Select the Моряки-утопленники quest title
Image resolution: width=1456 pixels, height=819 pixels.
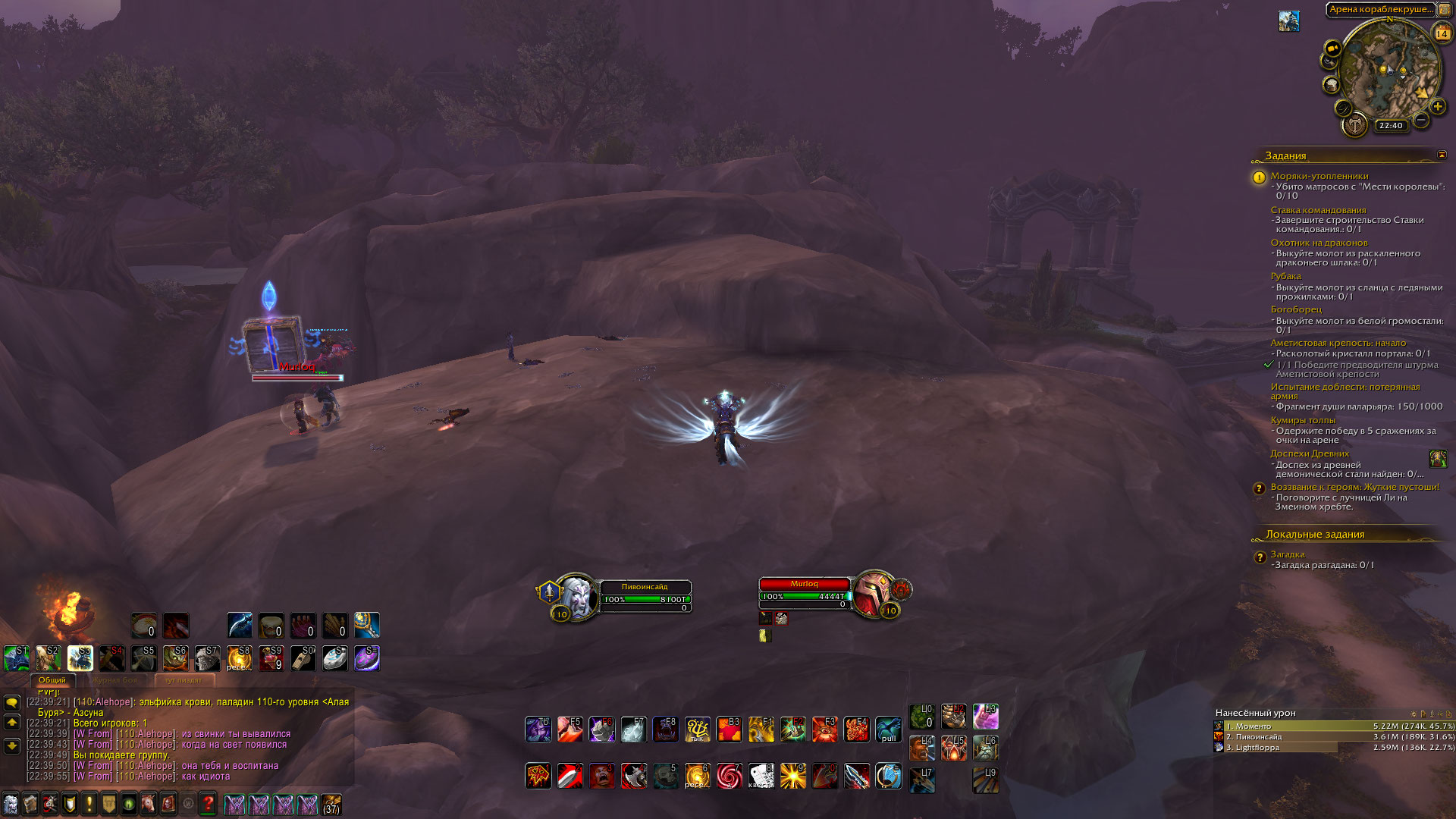[1319, 176]
